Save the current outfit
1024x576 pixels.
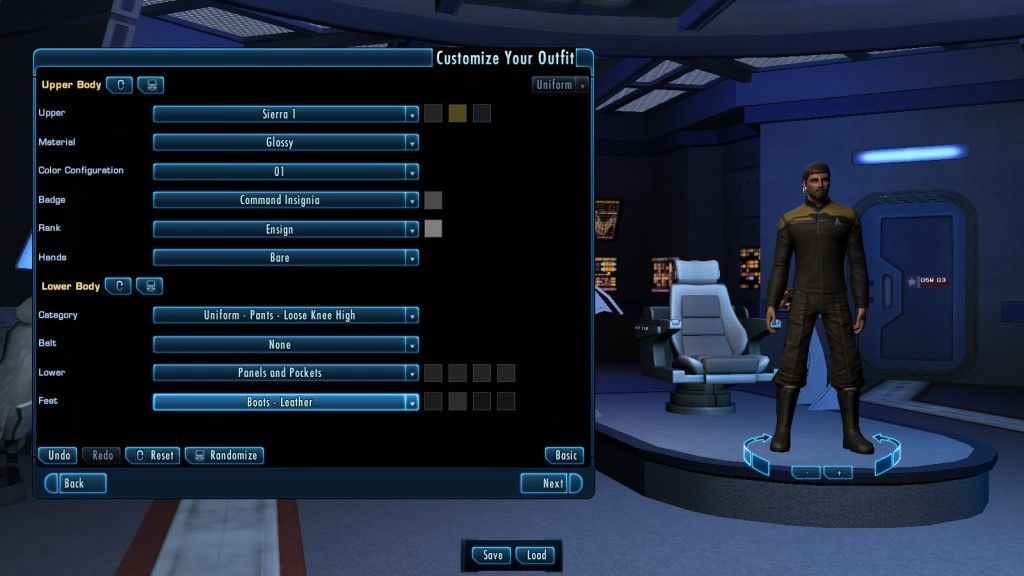[492, 555]
